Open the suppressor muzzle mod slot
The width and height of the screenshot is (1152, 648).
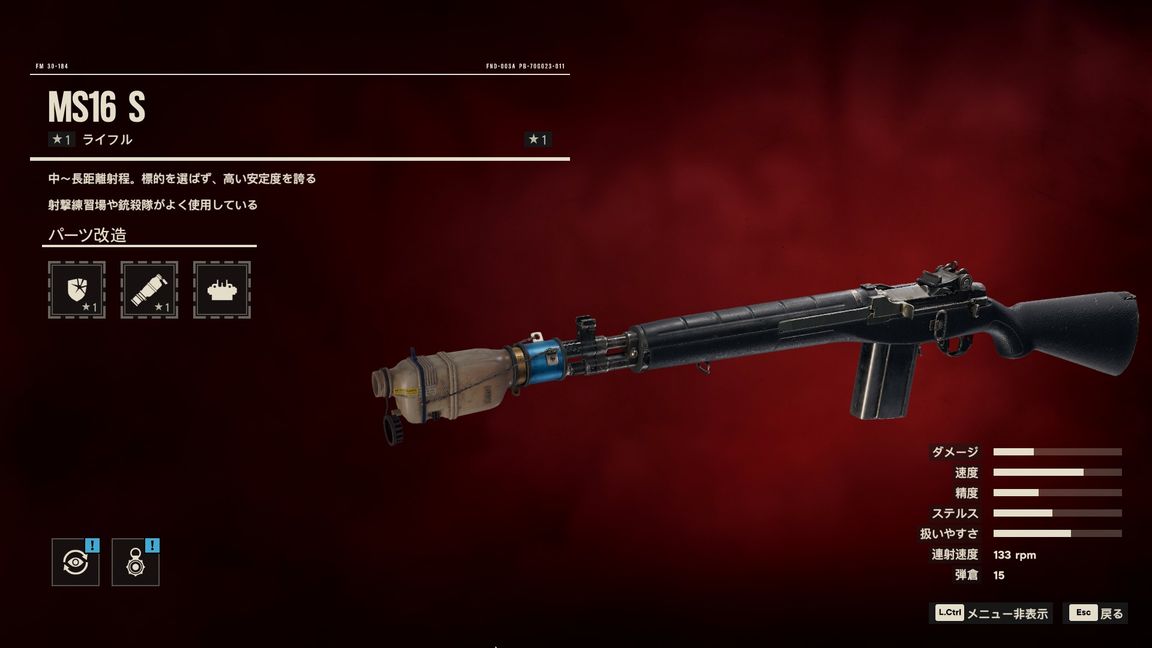pyautogui.click(x=149, y=290)
